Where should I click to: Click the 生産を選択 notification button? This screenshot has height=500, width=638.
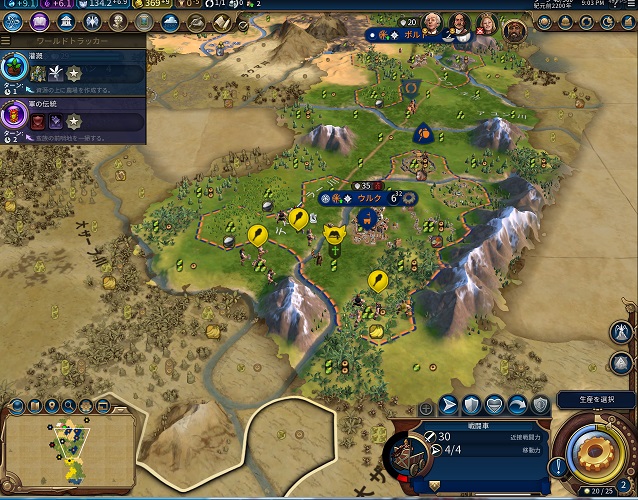pyautogui.click(x=596, y=402)
